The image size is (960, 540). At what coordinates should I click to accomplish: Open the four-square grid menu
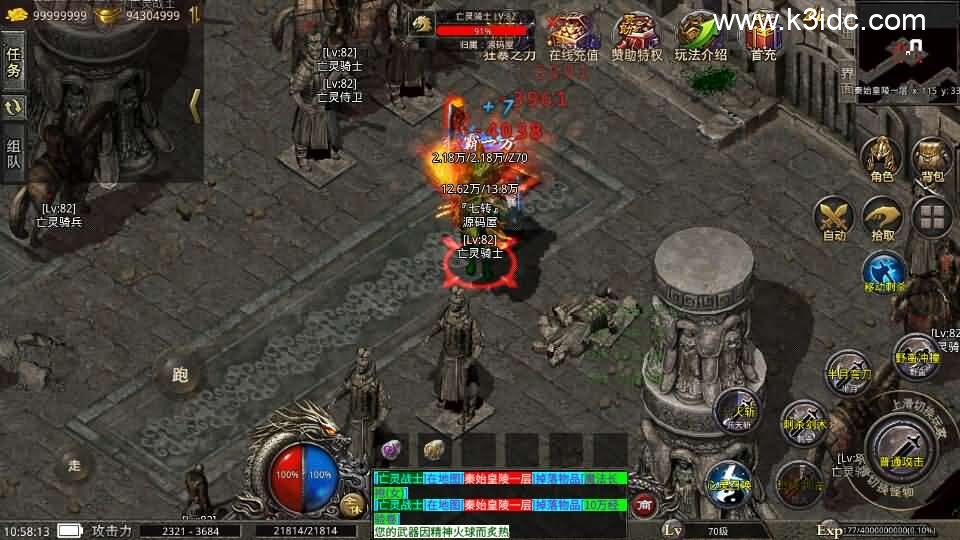[x=932, y=217]
